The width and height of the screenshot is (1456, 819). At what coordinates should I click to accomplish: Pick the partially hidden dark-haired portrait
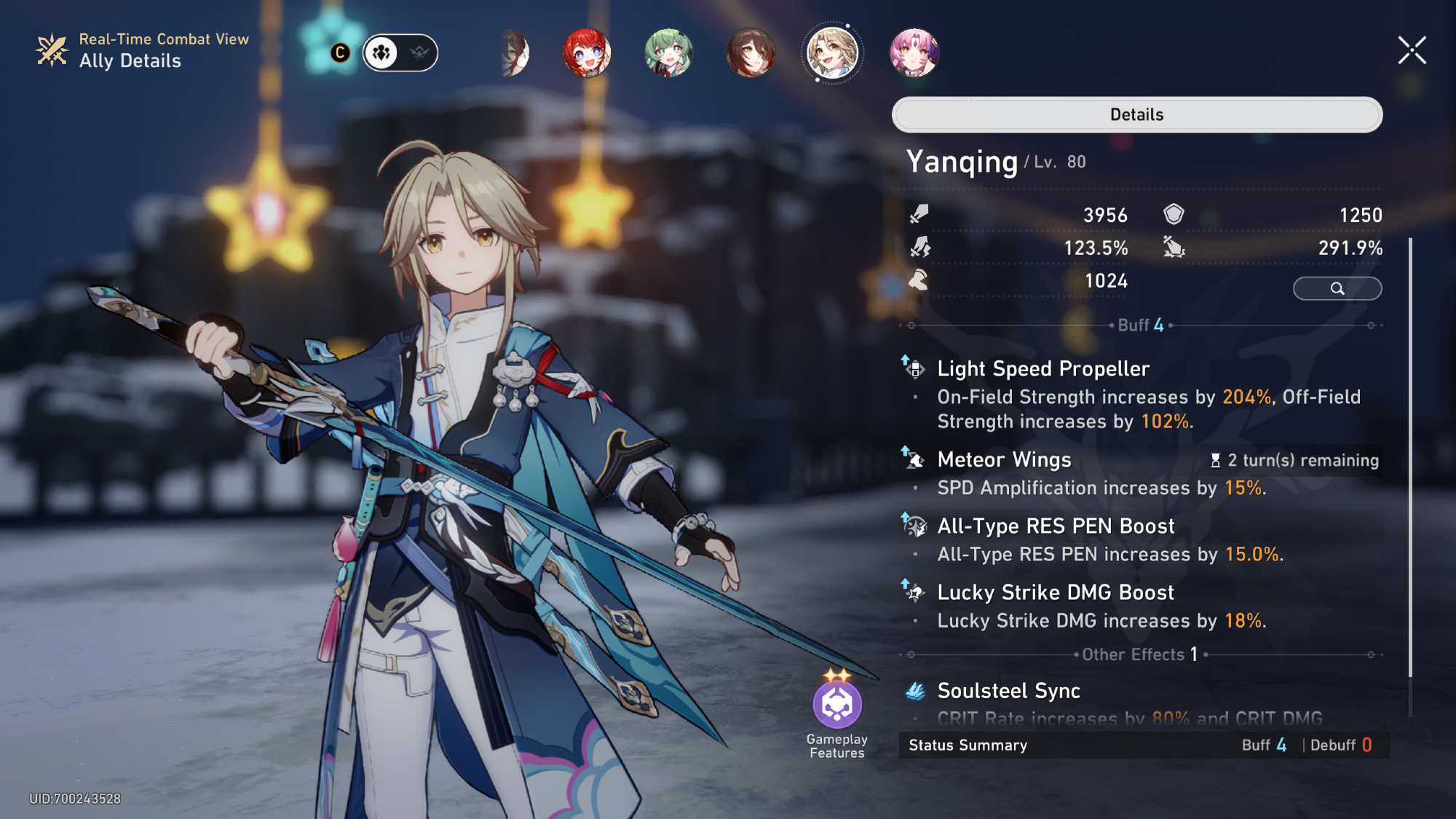click(515, 52)
